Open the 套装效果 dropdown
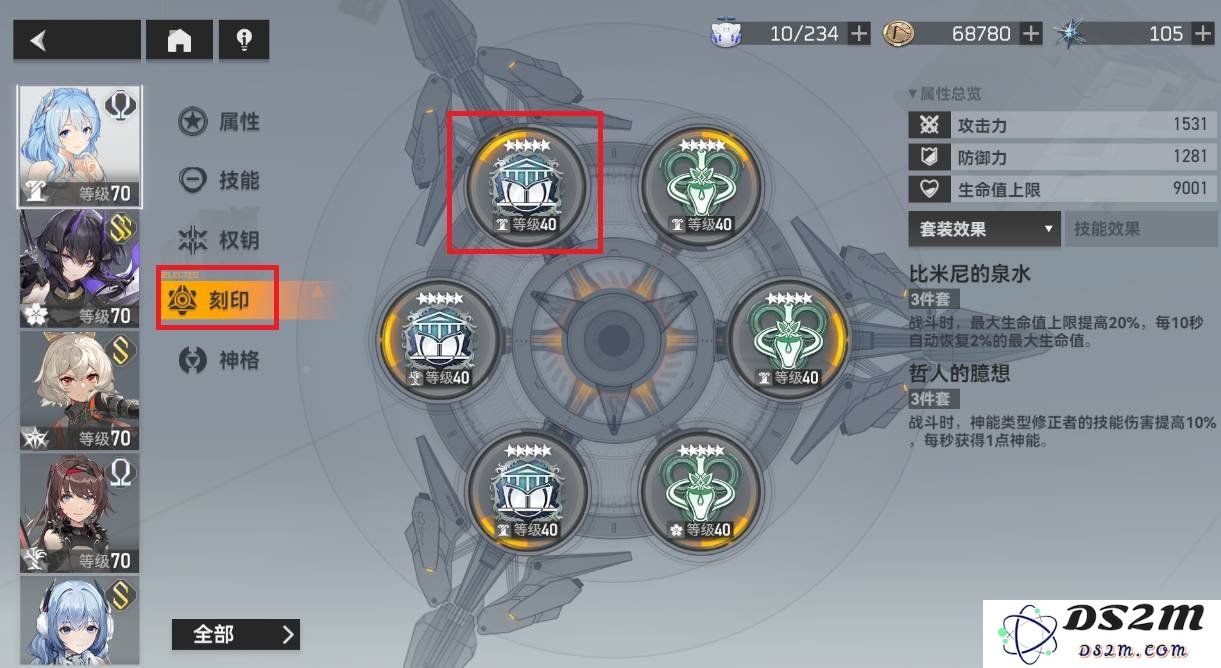 (983, 229)
